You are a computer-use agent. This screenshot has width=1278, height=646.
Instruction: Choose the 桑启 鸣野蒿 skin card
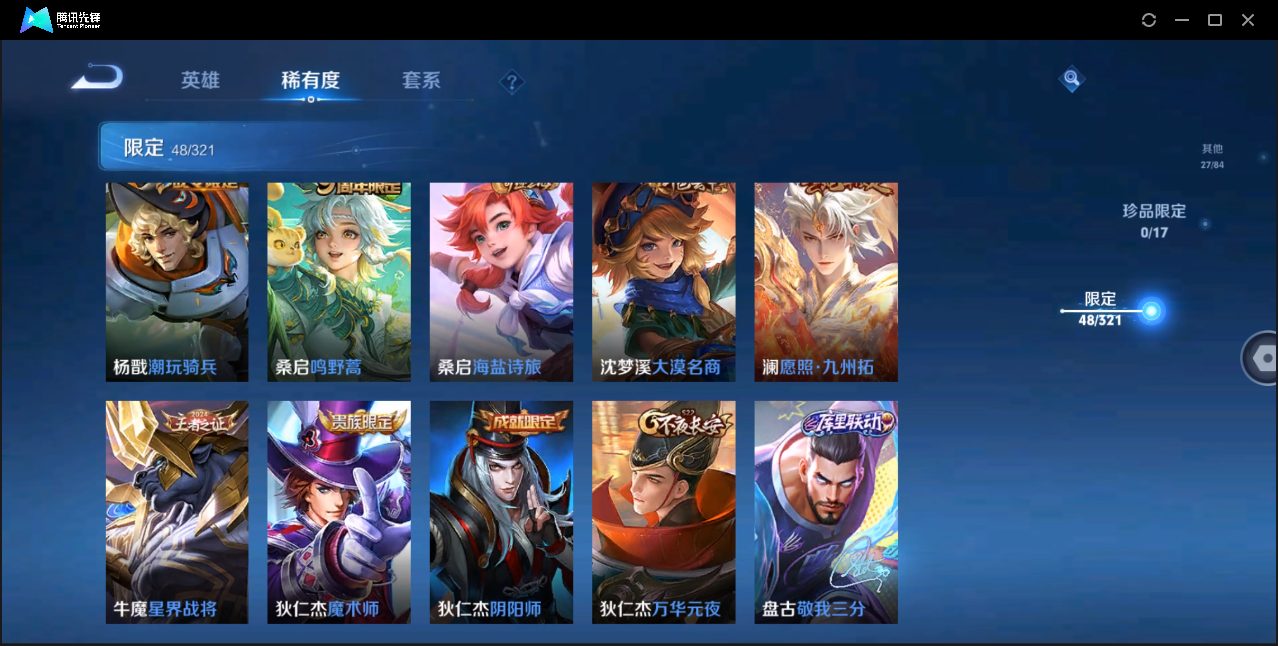pyautogui.click(x=339, y=282)
